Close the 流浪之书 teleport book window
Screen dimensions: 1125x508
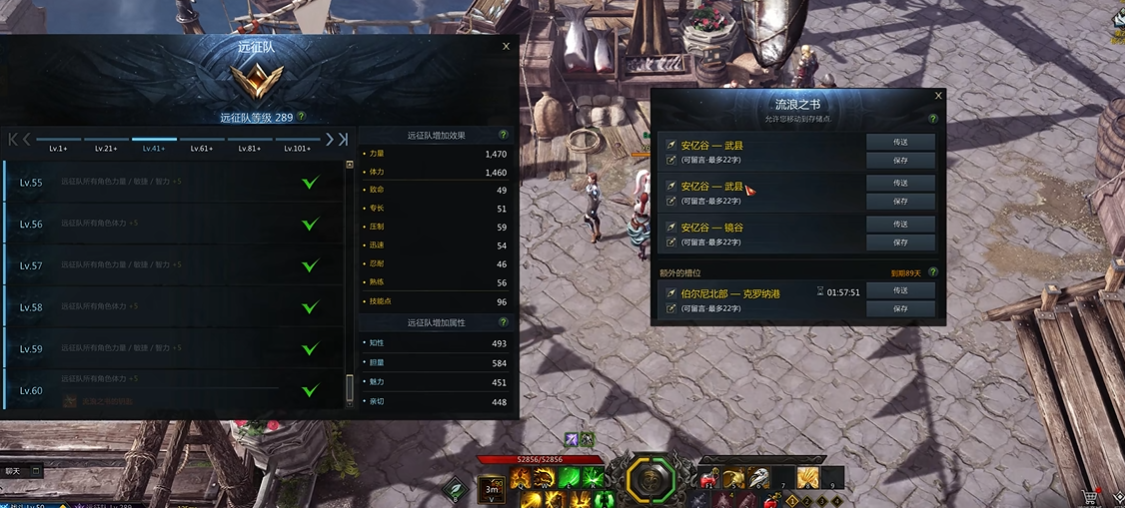[x=938, y=96]
